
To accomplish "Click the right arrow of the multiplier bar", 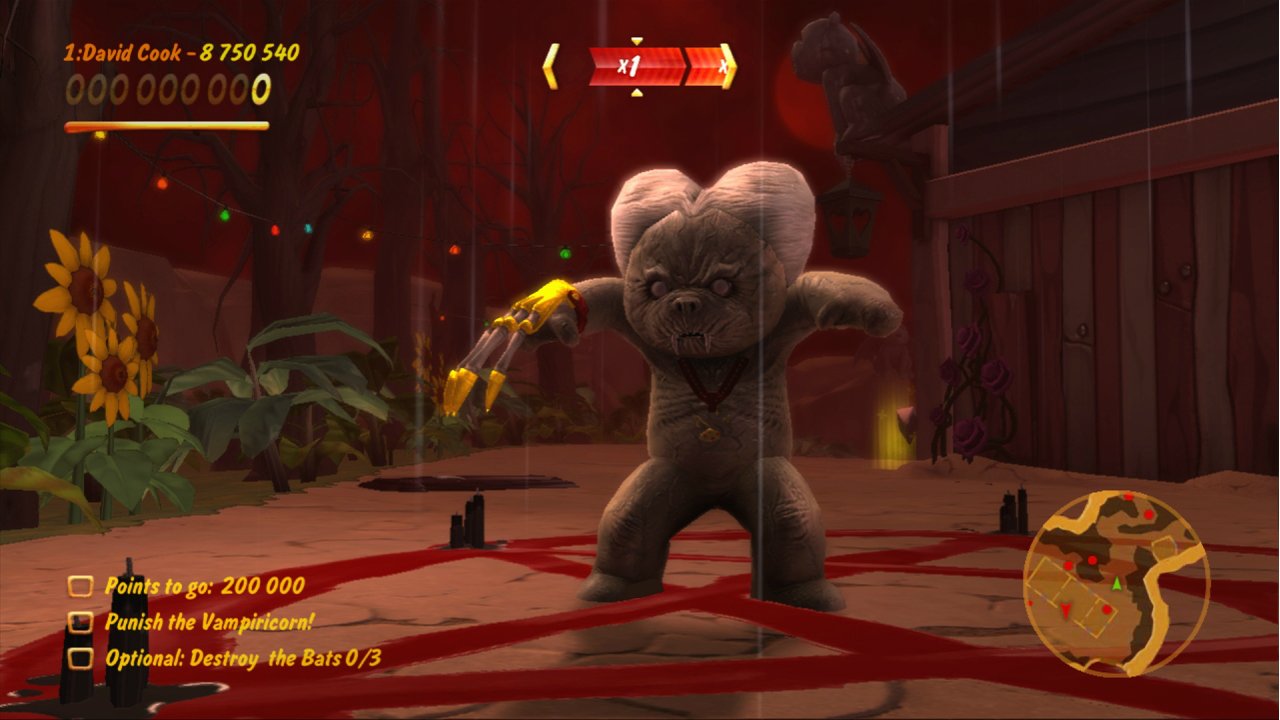I will click(728, 66).
